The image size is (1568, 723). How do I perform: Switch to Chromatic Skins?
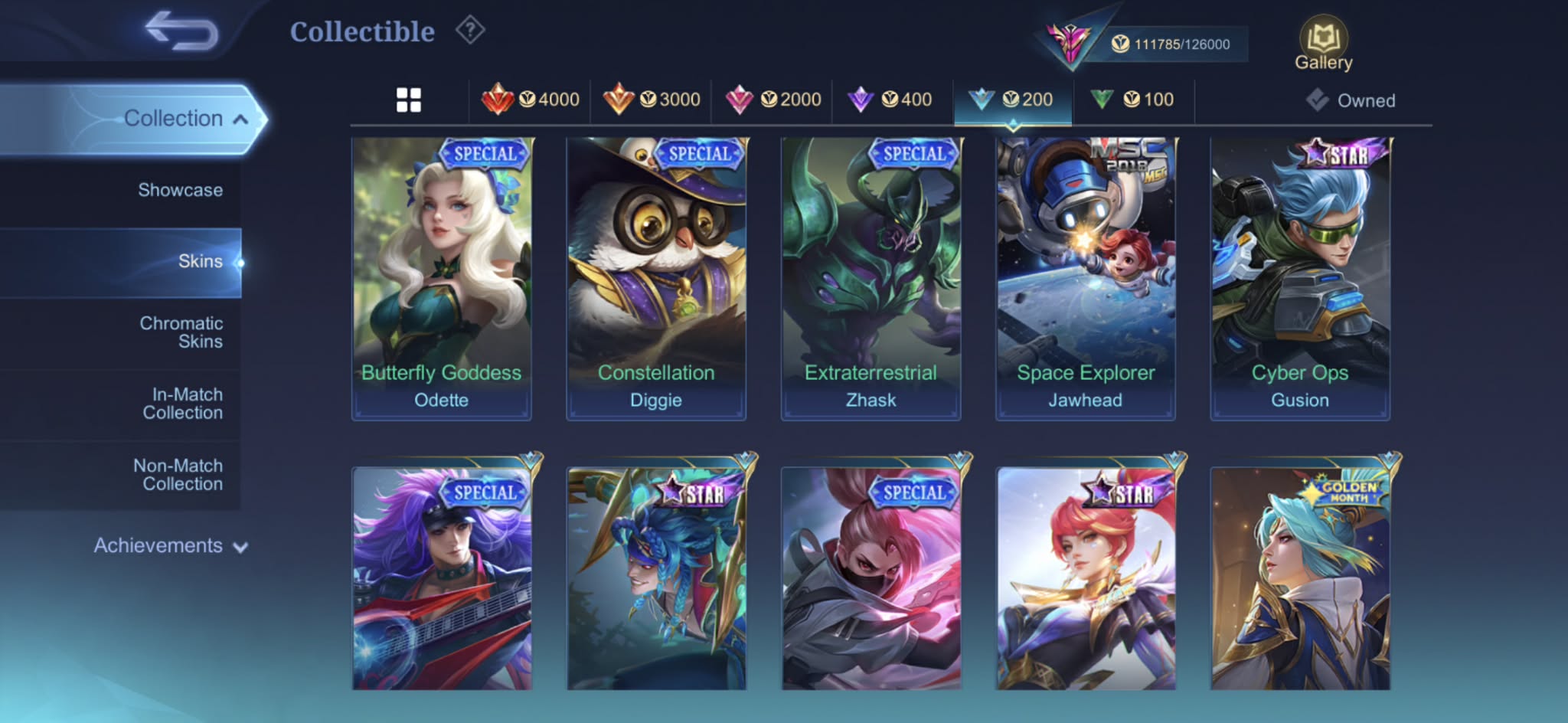click(x=181, y=332)
